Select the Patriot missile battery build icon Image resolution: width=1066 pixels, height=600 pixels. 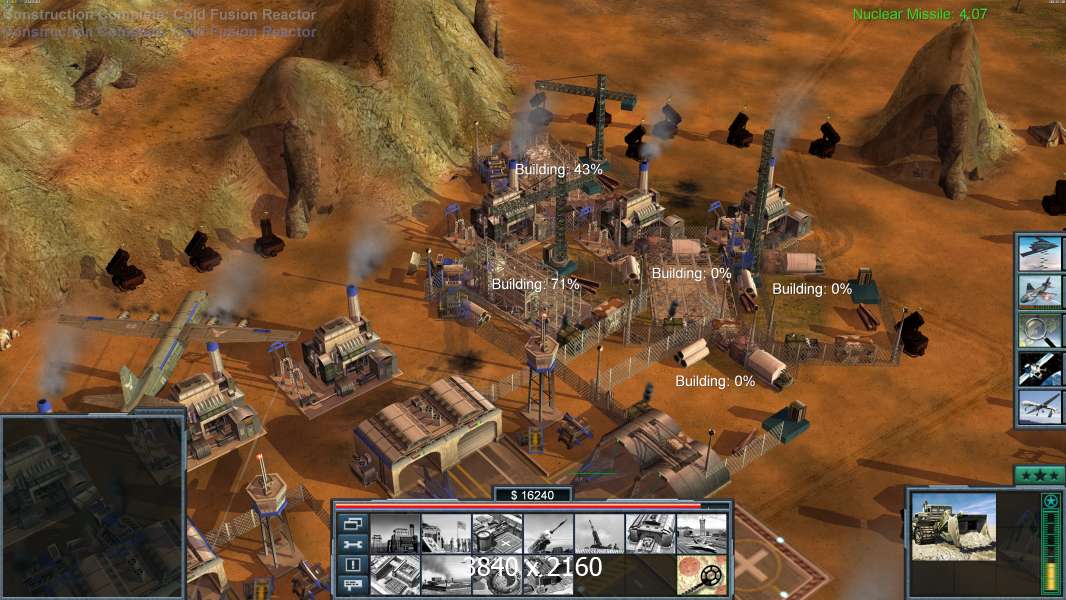(x=548, y=533)
